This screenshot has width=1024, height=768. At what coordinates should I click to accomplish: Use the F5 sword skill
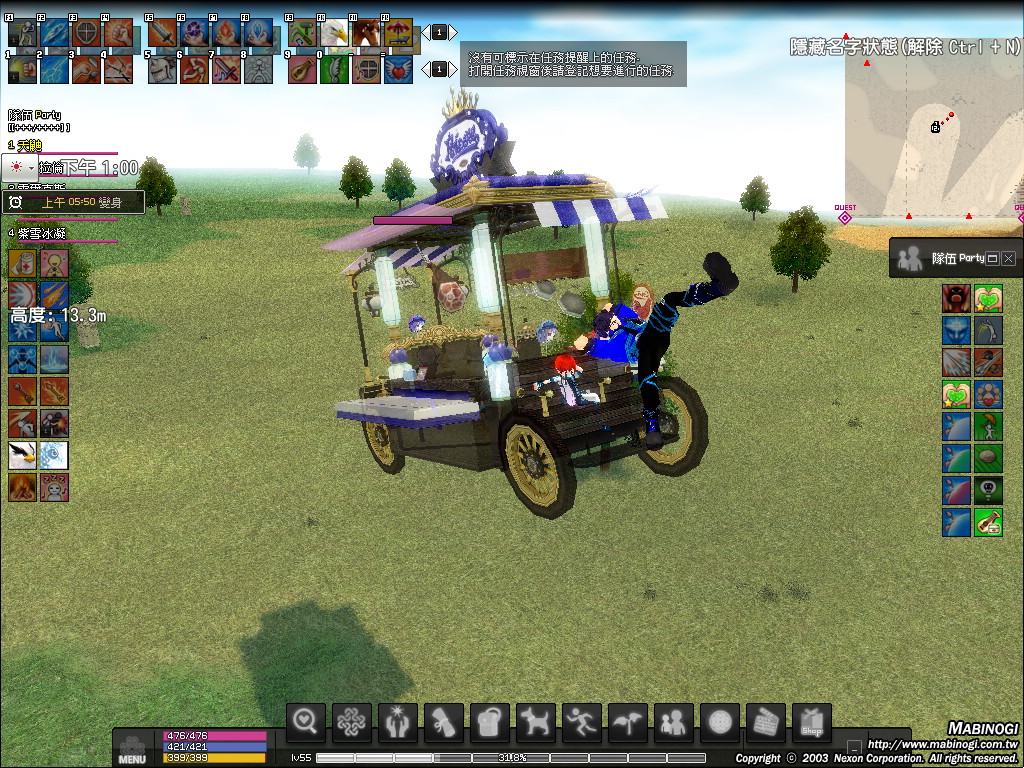point(161,33)
